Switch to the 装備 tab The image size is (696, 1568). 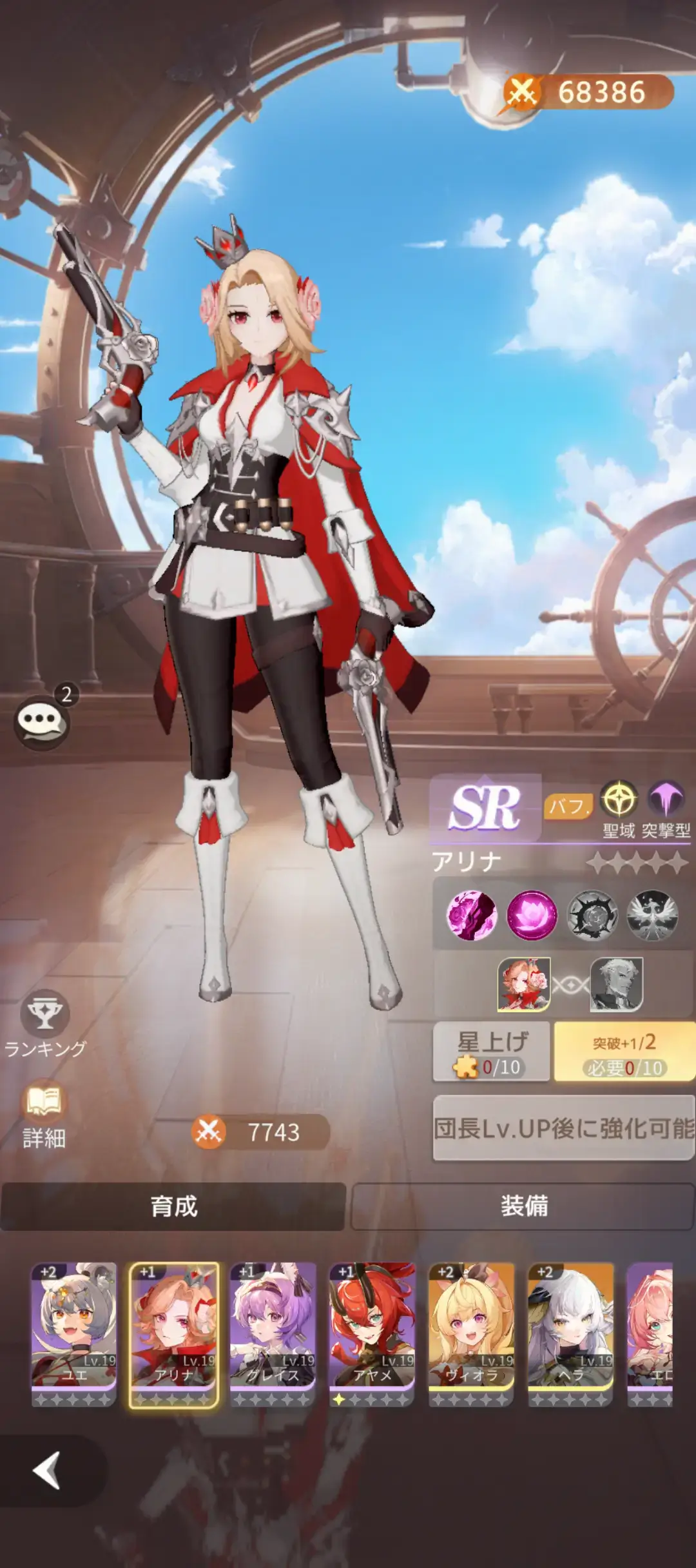tap(523, 1206)
